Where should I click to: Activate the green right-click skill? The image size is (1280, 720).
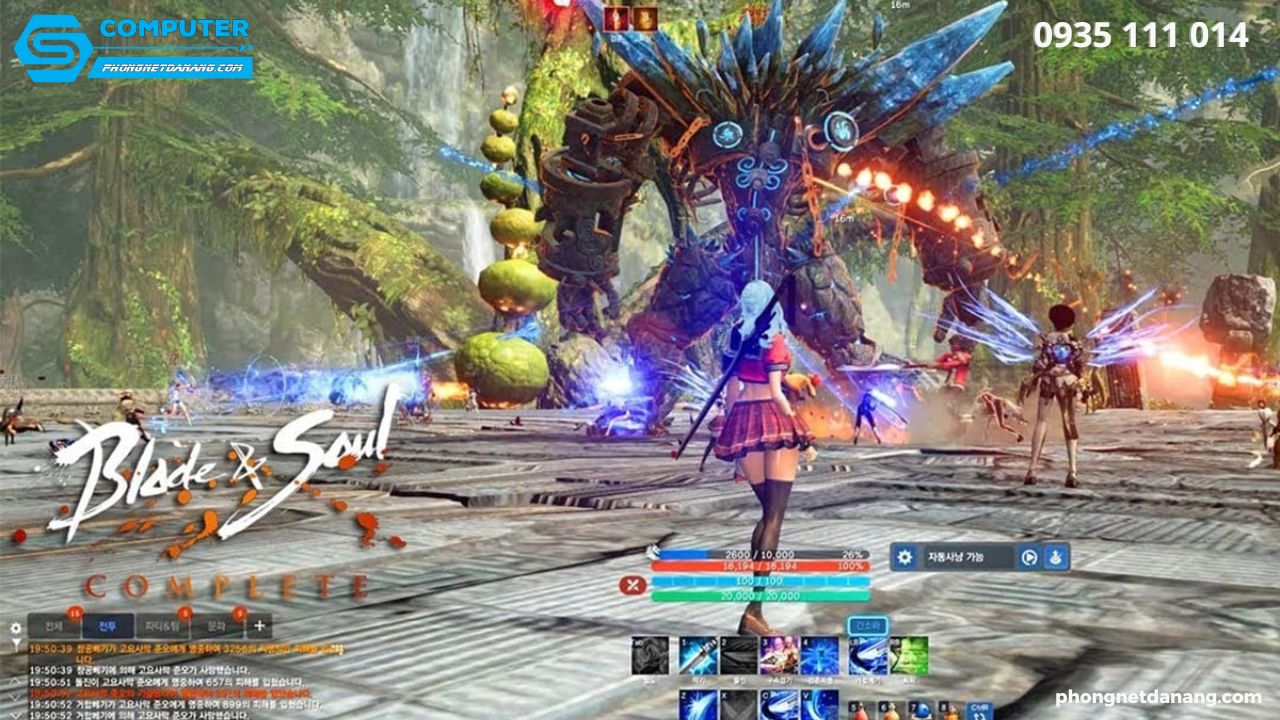click(908, 656)
